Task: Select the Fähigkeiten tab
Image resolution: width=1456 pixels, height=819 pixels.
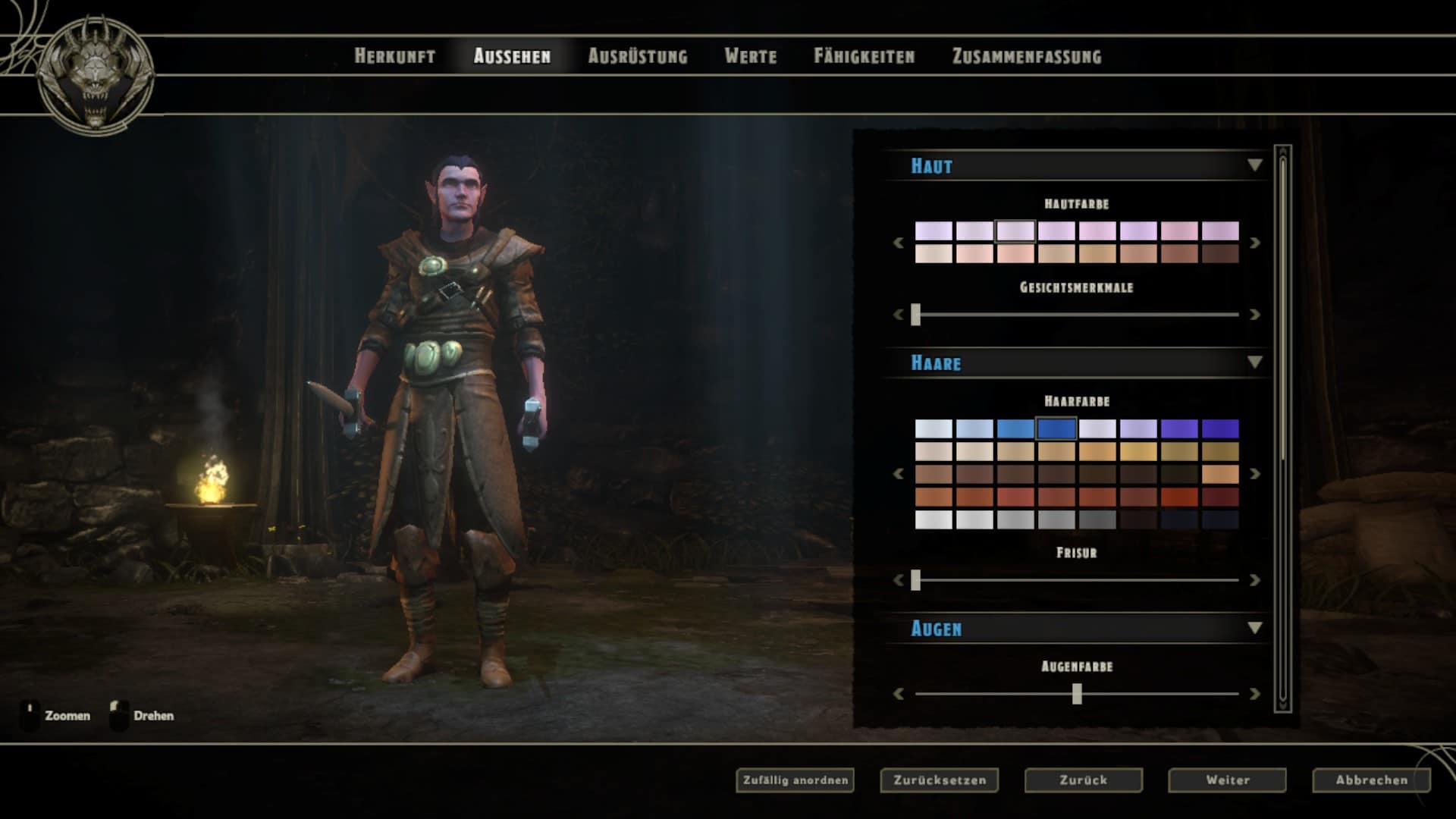Action: [x=864, y=56]
